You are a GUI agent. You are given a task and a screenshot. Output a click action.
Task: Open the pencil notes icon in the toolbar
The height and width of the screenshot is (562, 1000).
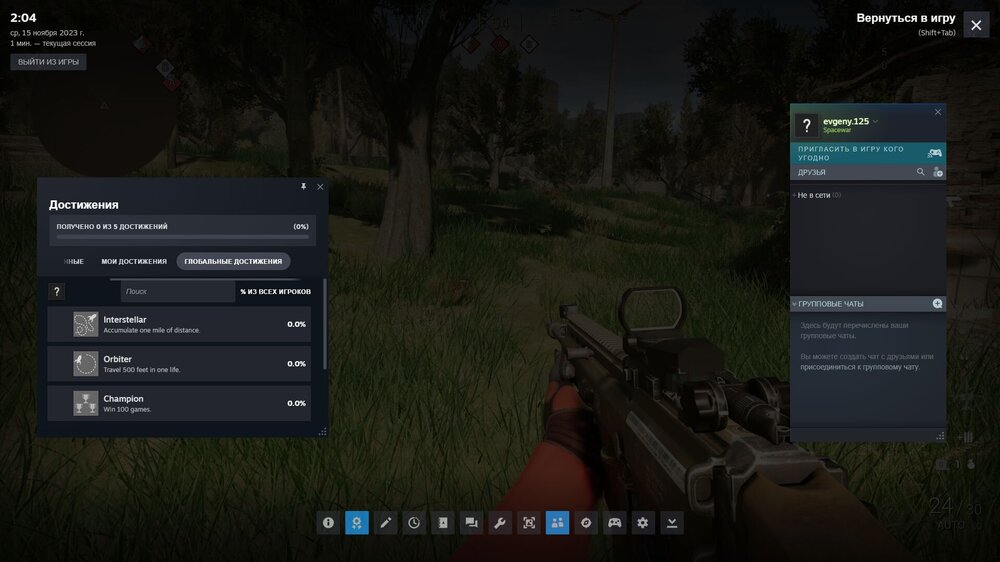point(386,522)
